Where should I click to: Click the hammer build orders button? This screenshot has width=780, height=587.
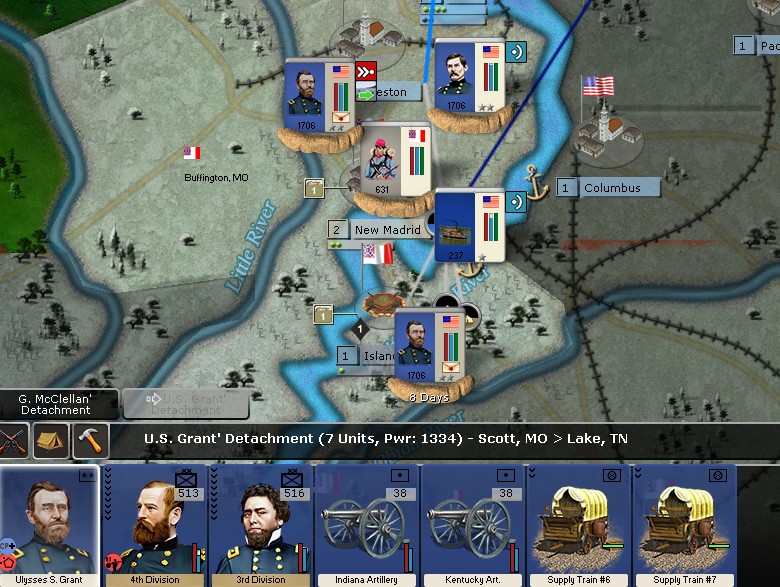tap(90, 440)
